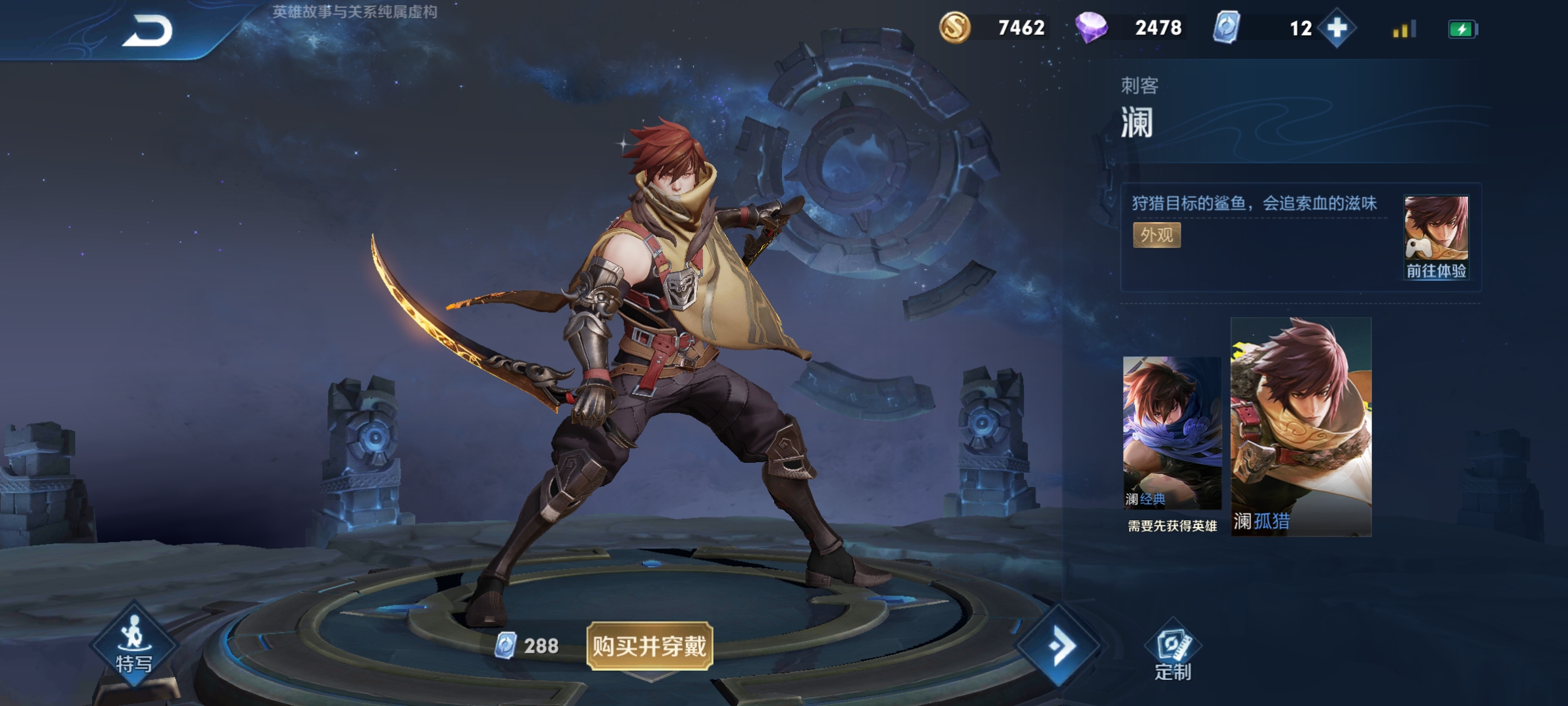Buy and equip with 购买并穿戴

649,646
